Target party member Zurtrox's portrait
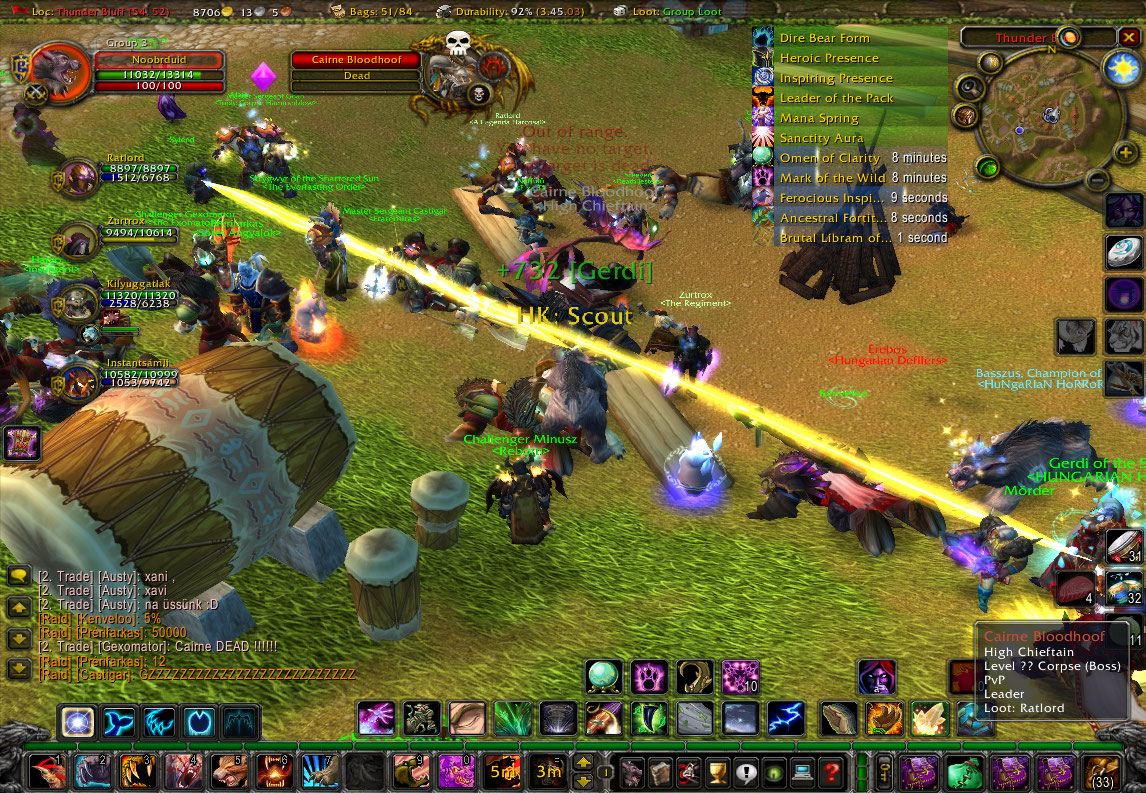The height and width of the screenshot is (793, 1146). pos(78,240)
